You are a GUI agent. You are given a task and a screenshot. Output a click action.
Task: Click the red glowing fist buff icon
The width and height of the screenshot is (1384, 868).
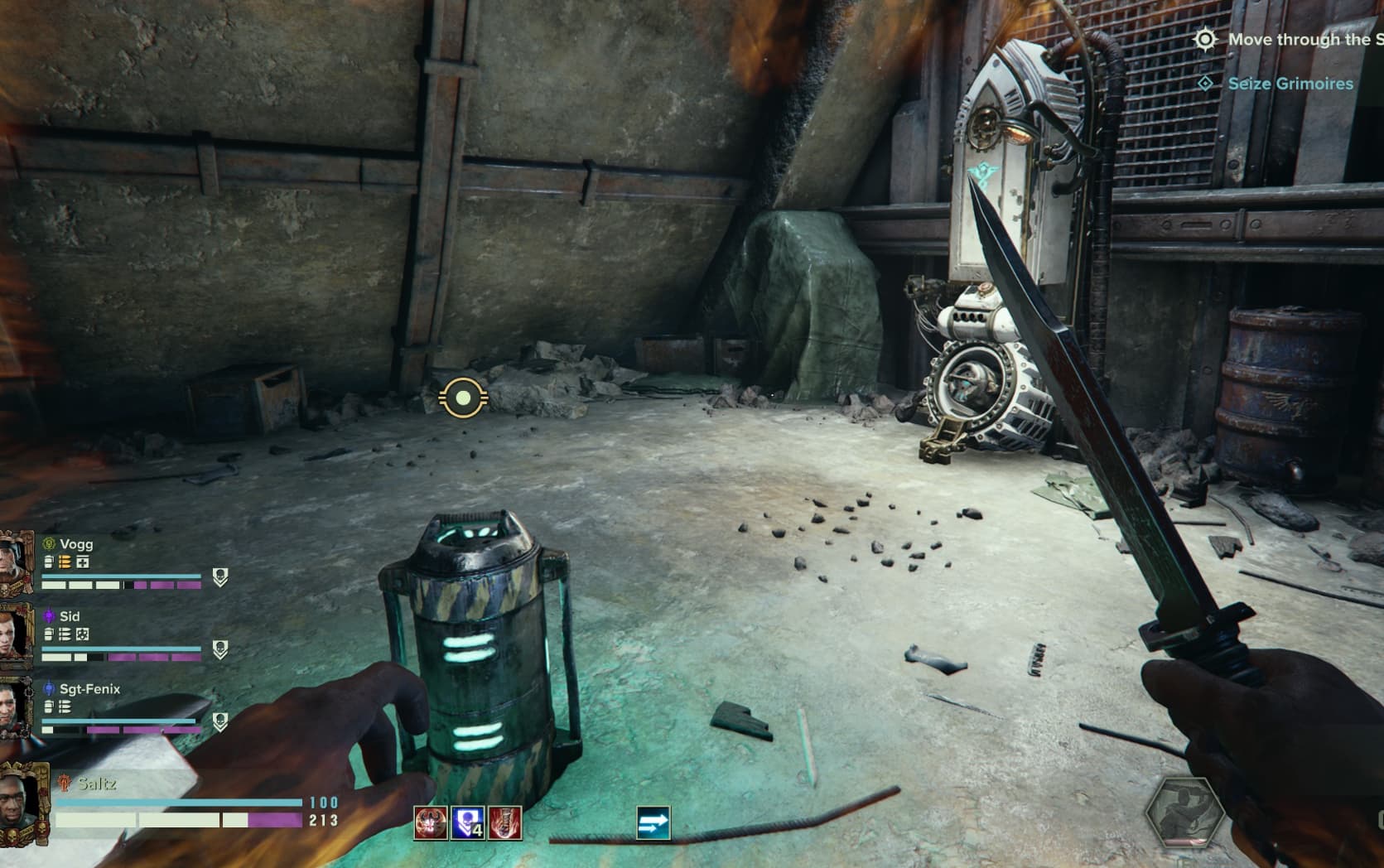[x=504, y=823]
